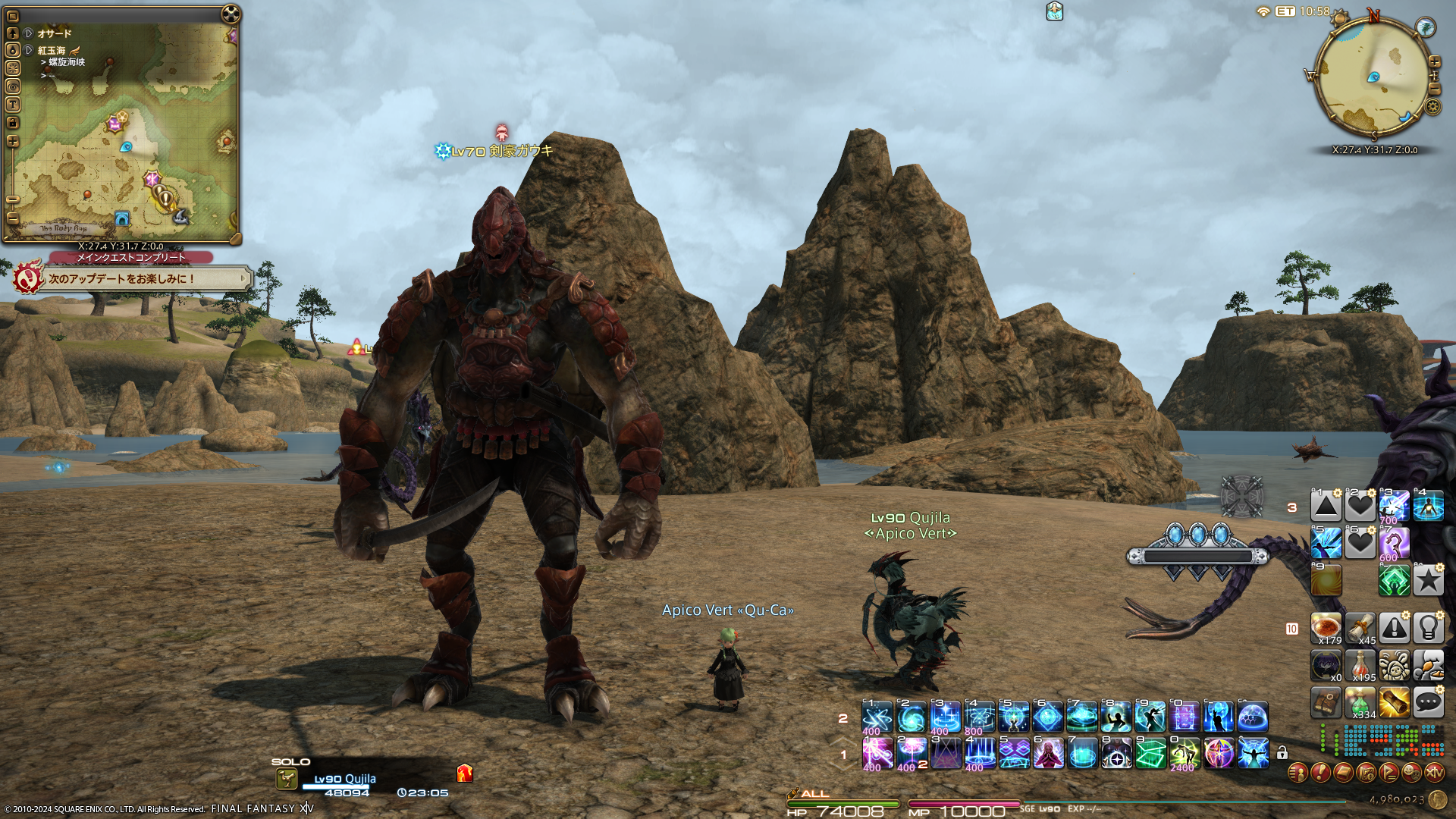Expand the 紅玉海 area dropdown on the map
The height and width of the screenshot is (819, 1456).
point(29,50)
